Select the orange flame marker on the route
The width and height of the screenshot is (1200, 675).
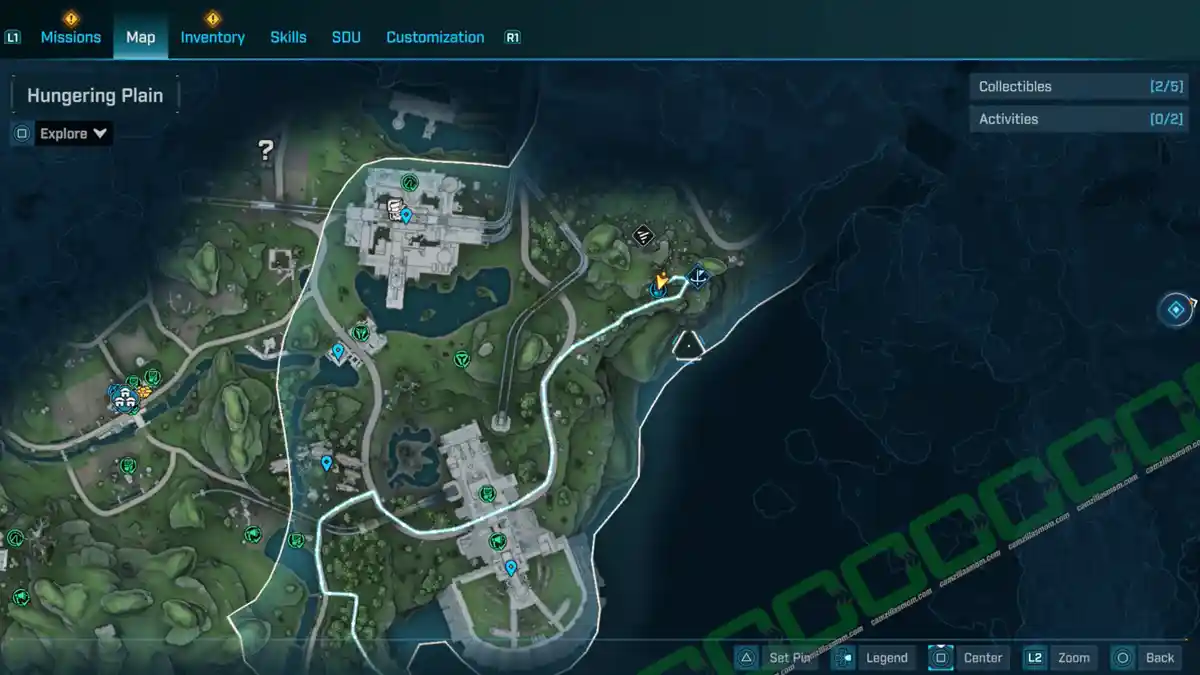661,281
